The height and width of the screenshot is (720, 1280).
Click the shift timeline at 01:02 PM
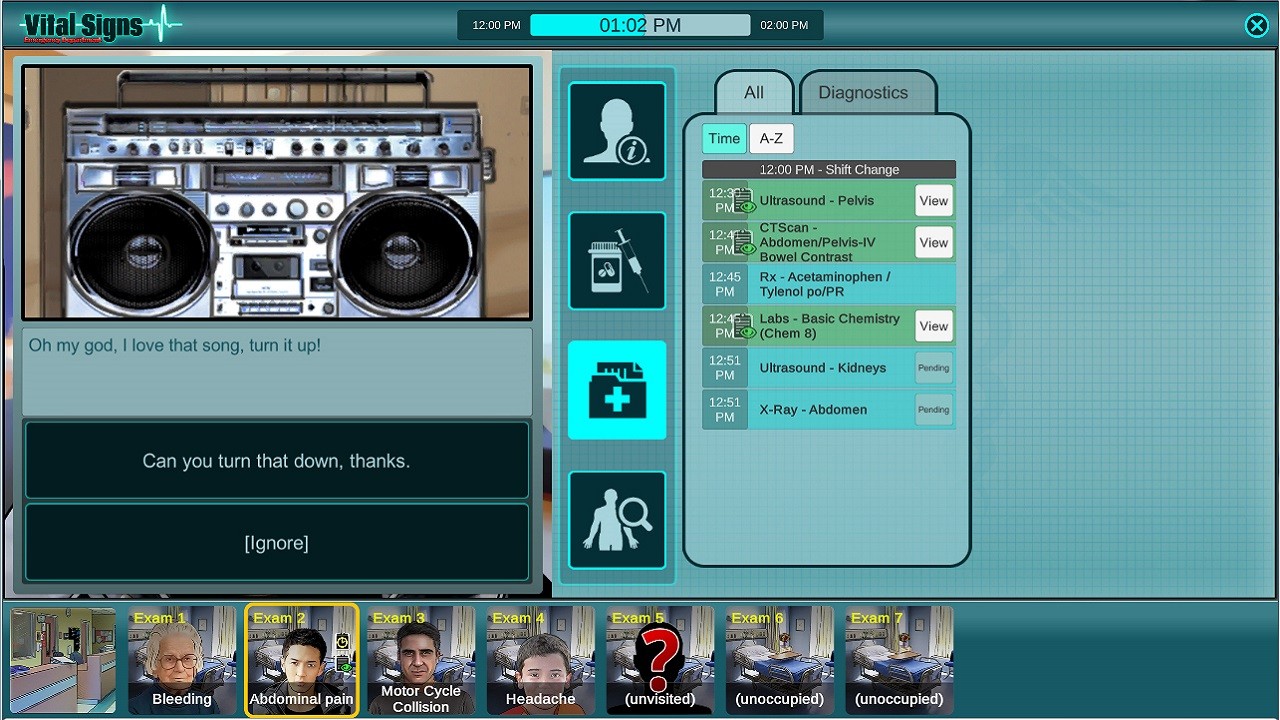[640, 24]
